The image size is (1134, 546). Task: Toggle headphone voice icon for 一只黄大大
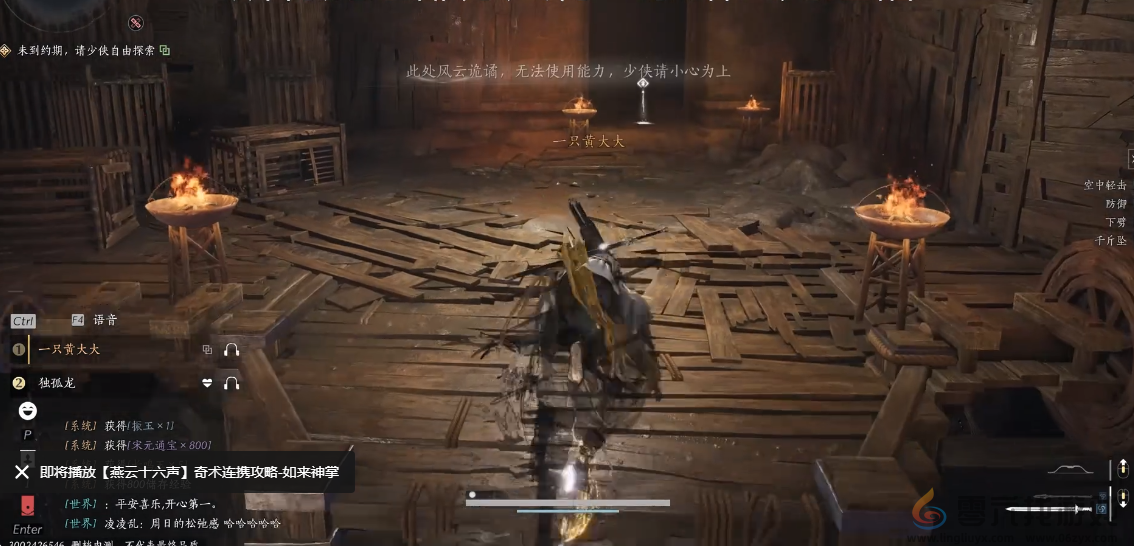232,350
